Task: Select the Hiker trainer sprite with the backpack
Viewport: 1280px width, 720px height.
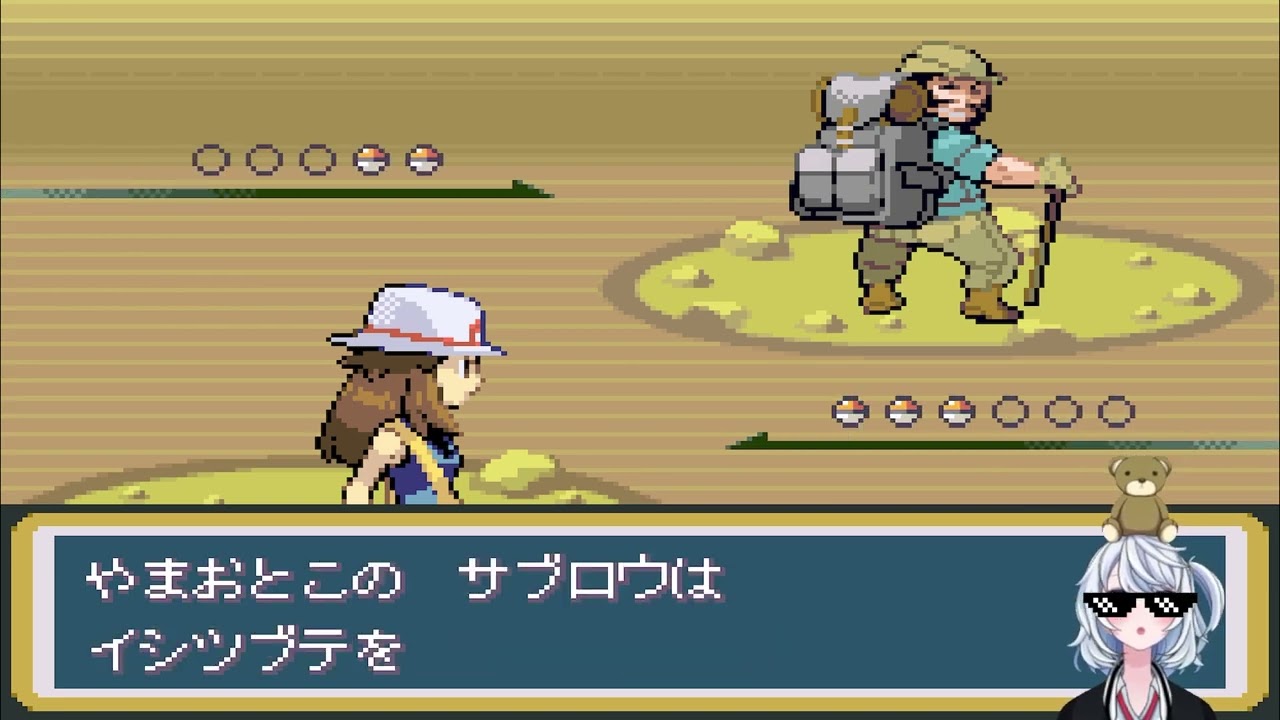Action: (x=930, y=180)
